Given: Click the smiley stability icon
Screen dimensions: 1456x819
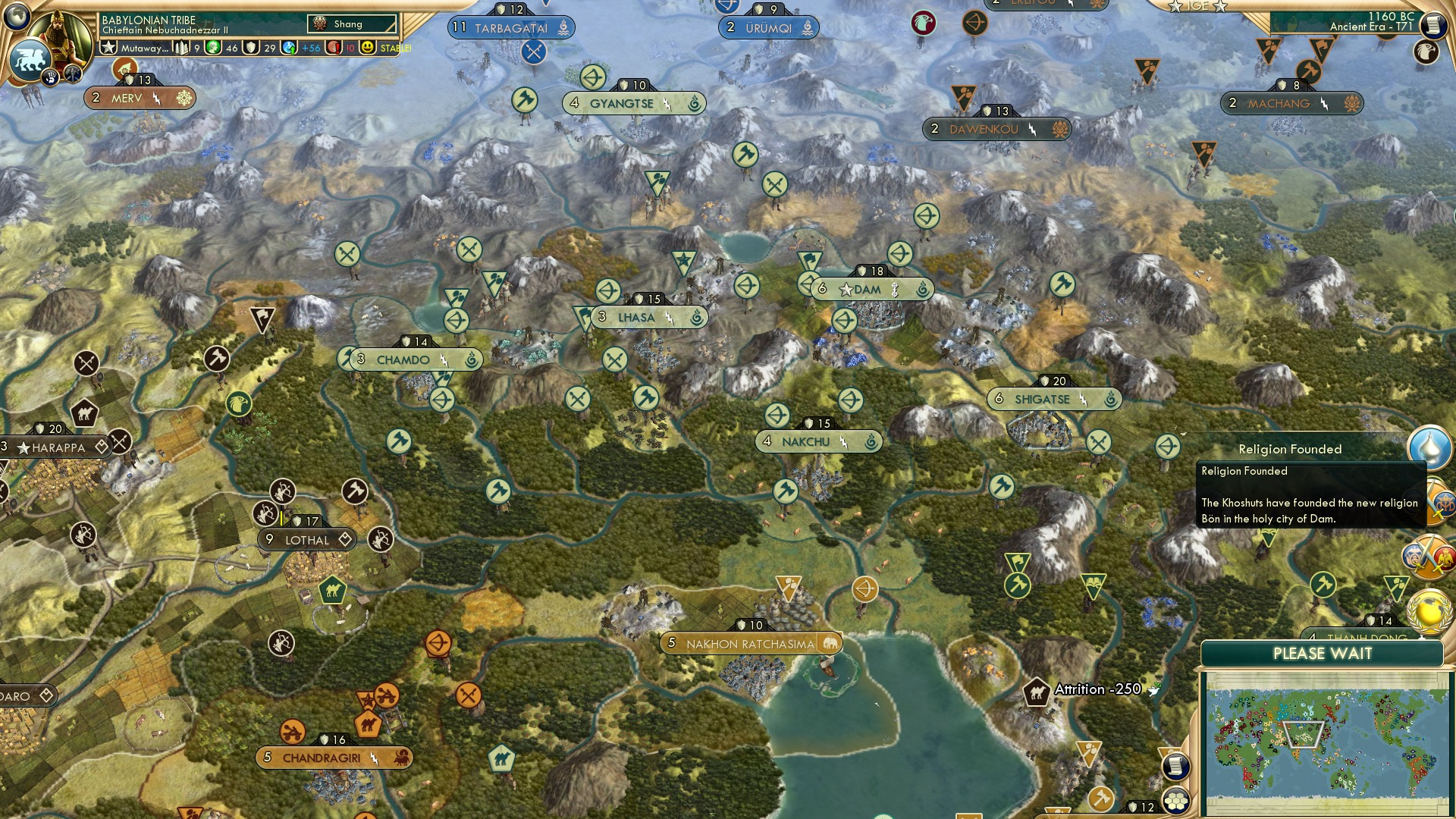Looking at the screenshot, I should (x=368, y=48).
